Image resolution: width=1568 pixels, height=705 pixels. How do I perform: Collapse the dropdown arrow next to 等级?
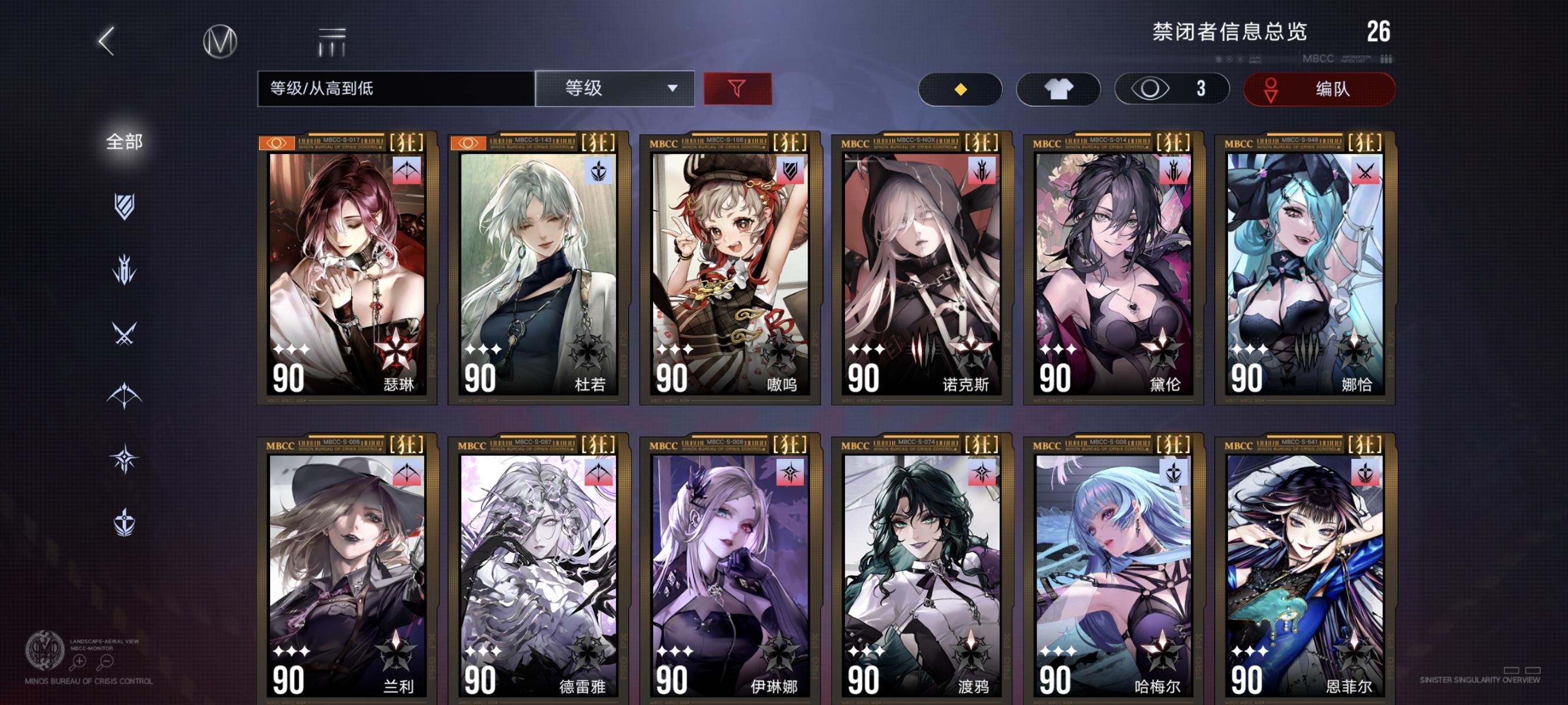tap(672, 89)
